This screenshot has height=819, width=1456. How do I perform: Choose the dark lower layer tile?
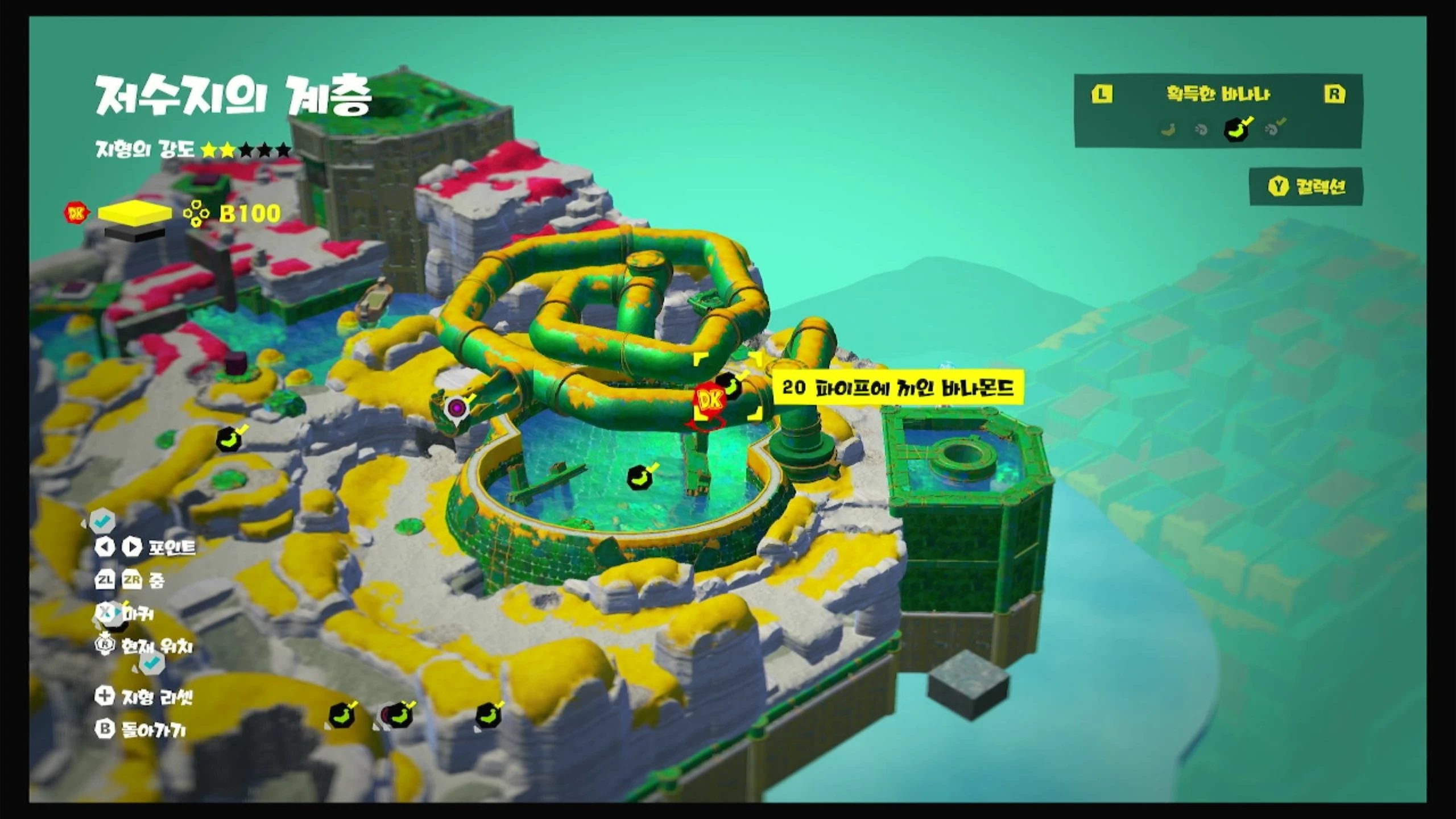coord(135,233)
